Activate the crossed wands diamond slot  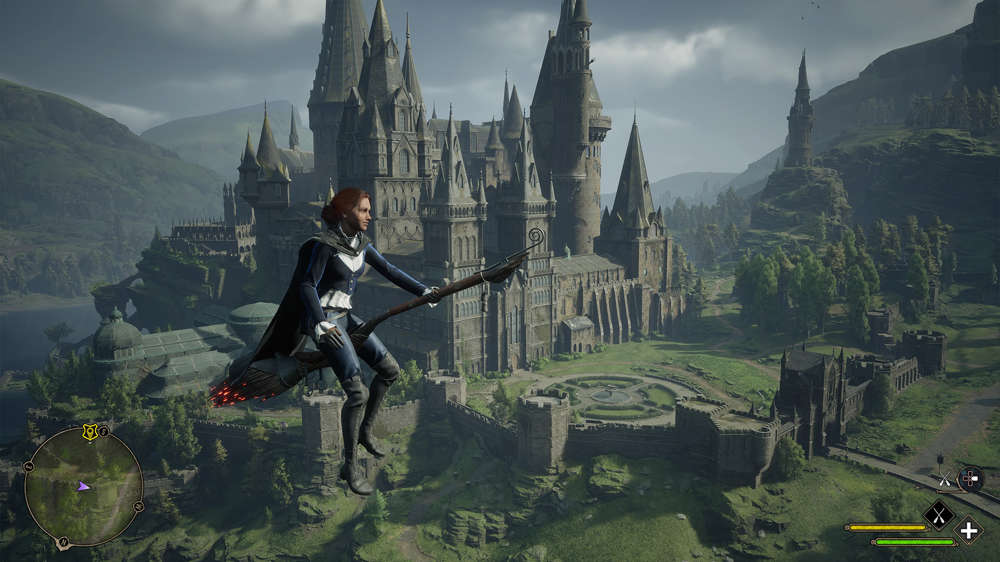938,514
